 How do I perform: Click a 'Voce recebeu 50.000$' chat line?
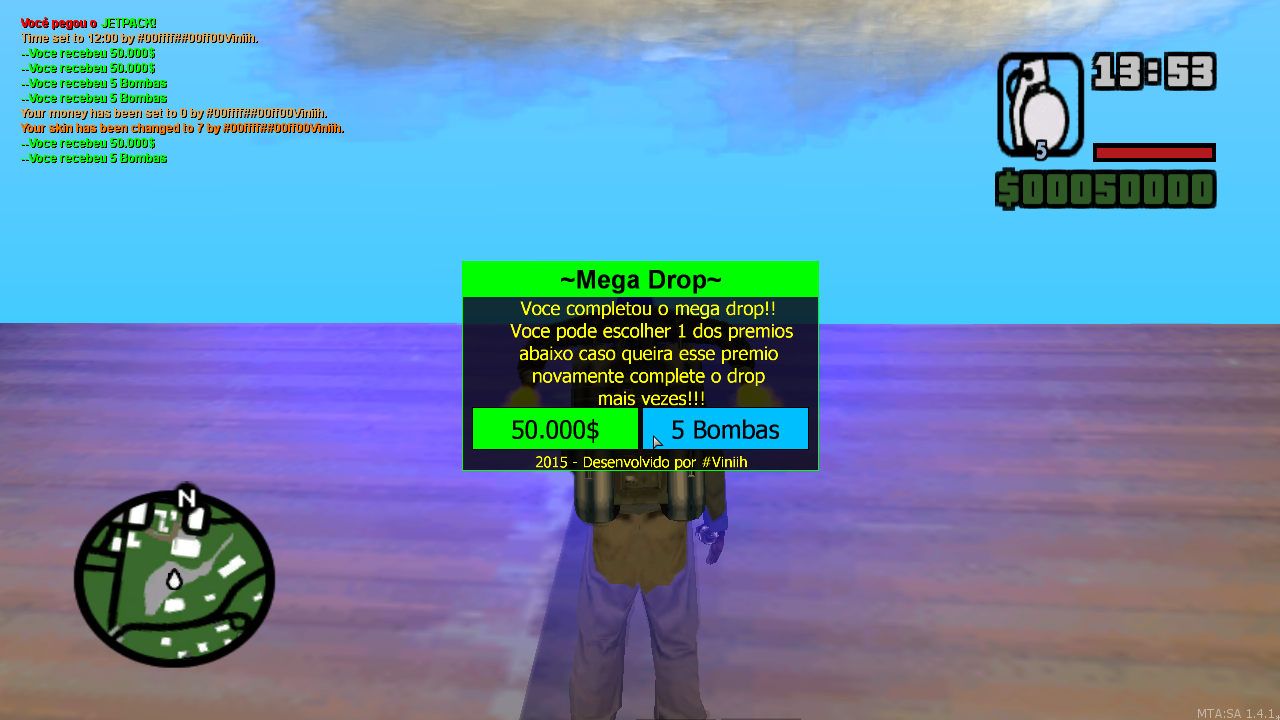coord(90,53)
